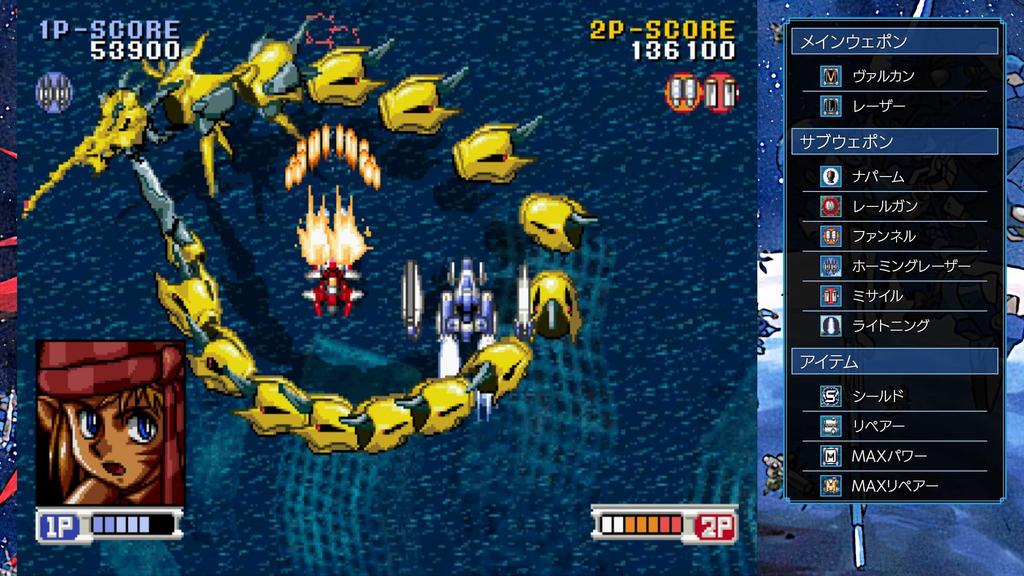
Task: Select the MAXリペアー item entry
Action: tap(895, 486)
